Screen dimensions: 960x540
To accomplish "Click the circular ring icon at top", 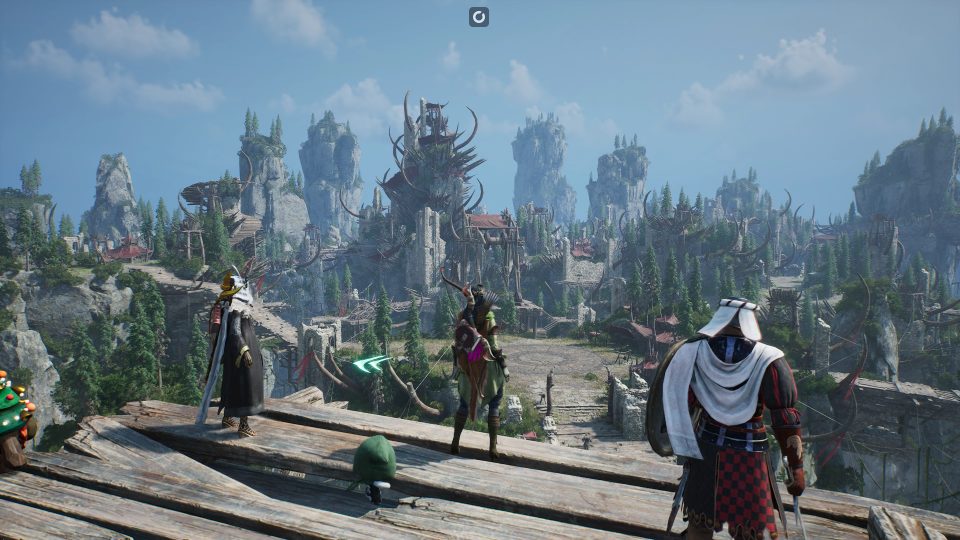I will click(479, 16).
